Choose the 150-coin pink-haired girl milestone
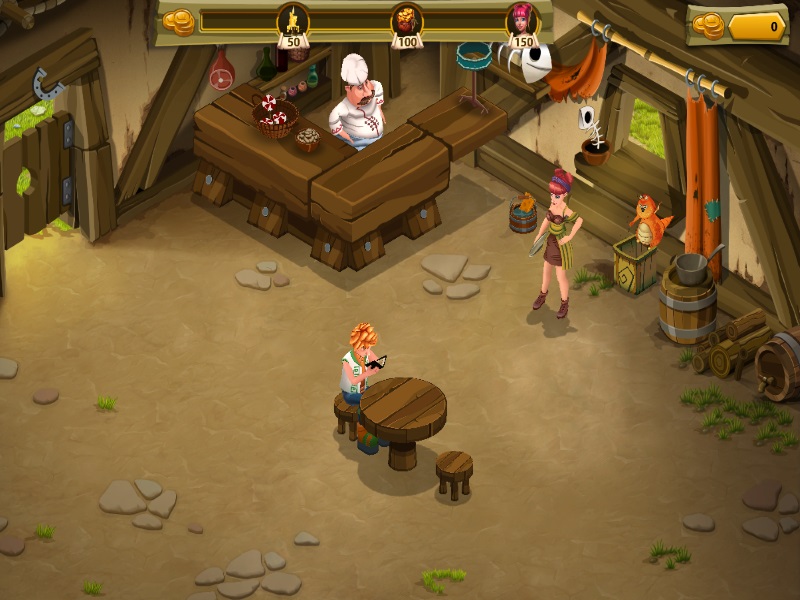The height and width of the screenshot is (600, 800). pos(522,20)
